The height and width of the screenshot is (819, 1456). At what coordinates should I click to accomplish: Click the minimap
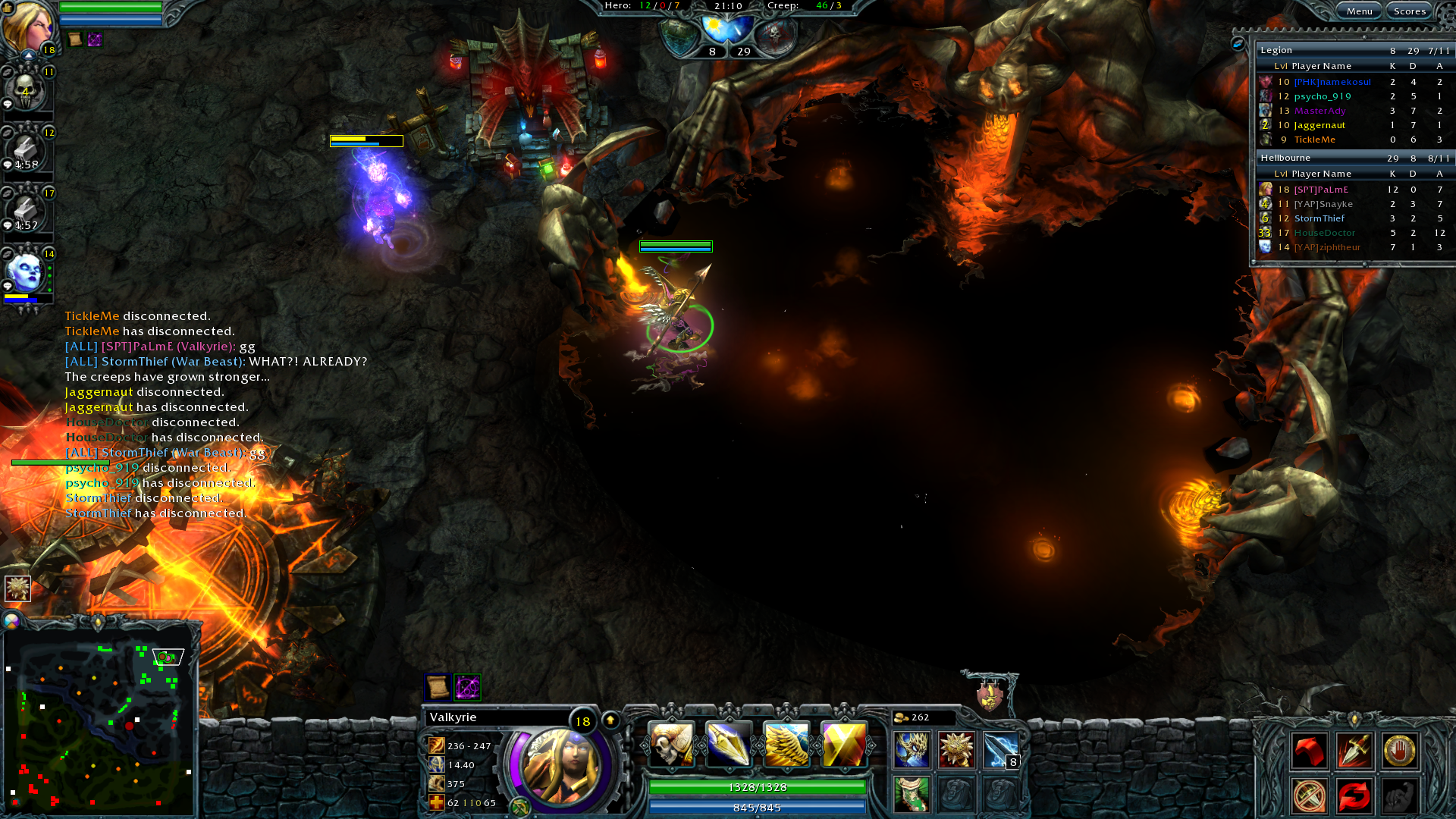99,718
